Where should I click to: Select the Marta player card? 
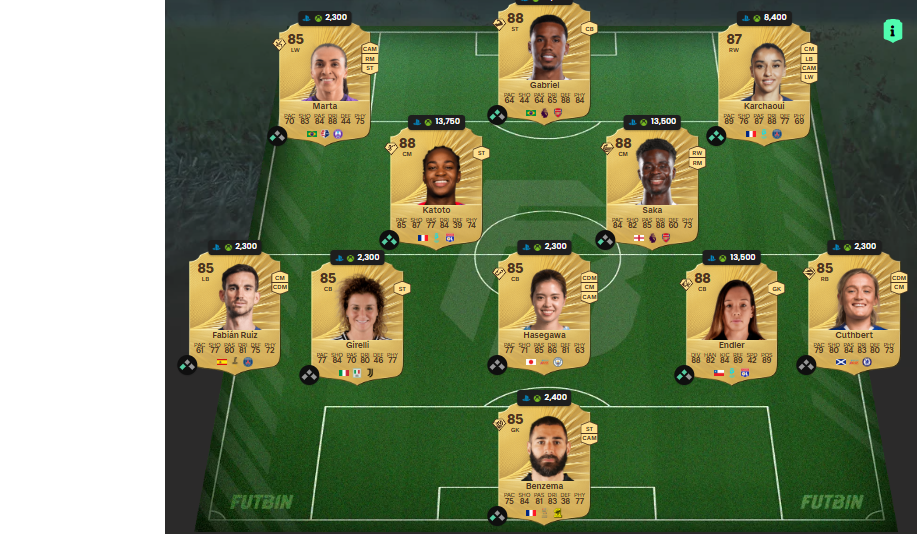coord(324,82)
